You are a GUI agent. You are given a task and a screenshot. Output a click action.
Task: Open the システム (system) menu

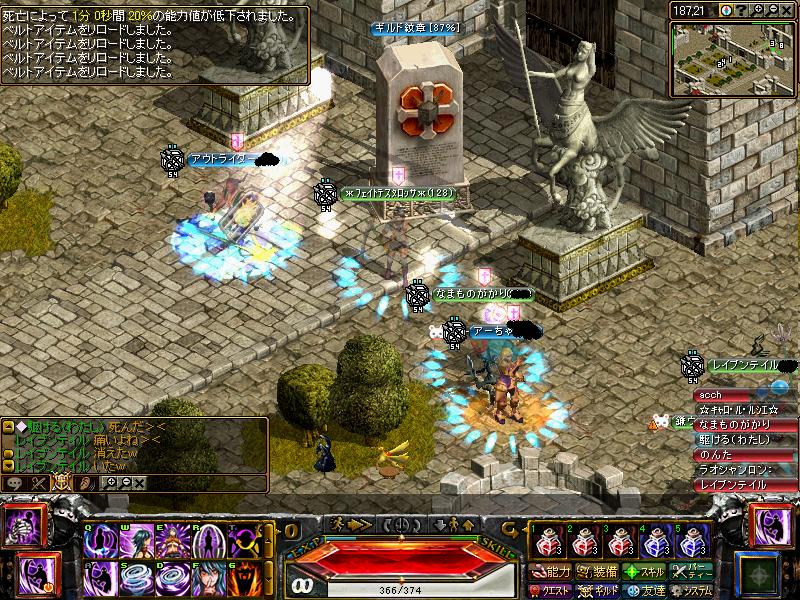(x=692, y=590)
